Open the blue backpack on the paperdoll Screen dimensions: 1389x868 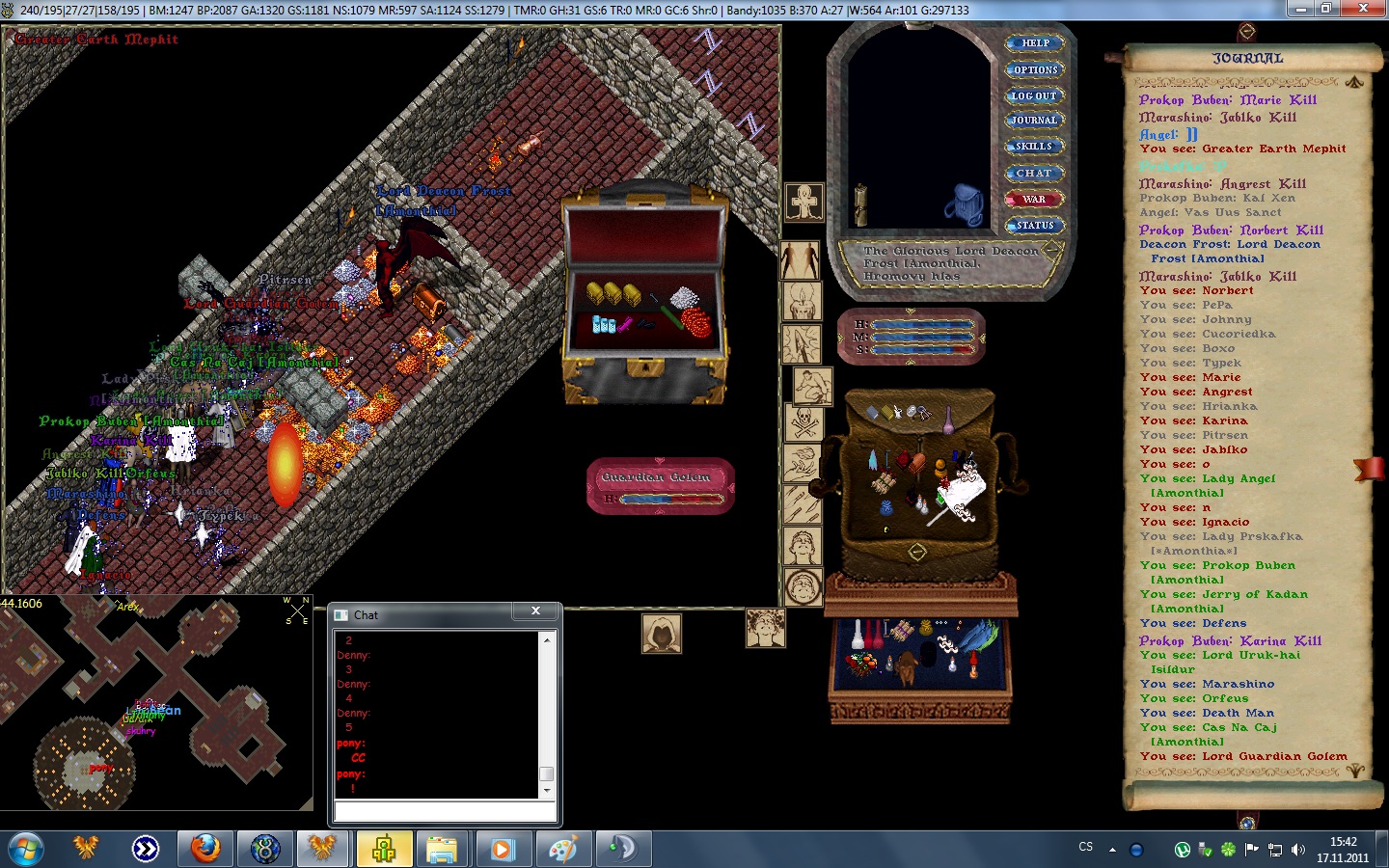(962, 204)
